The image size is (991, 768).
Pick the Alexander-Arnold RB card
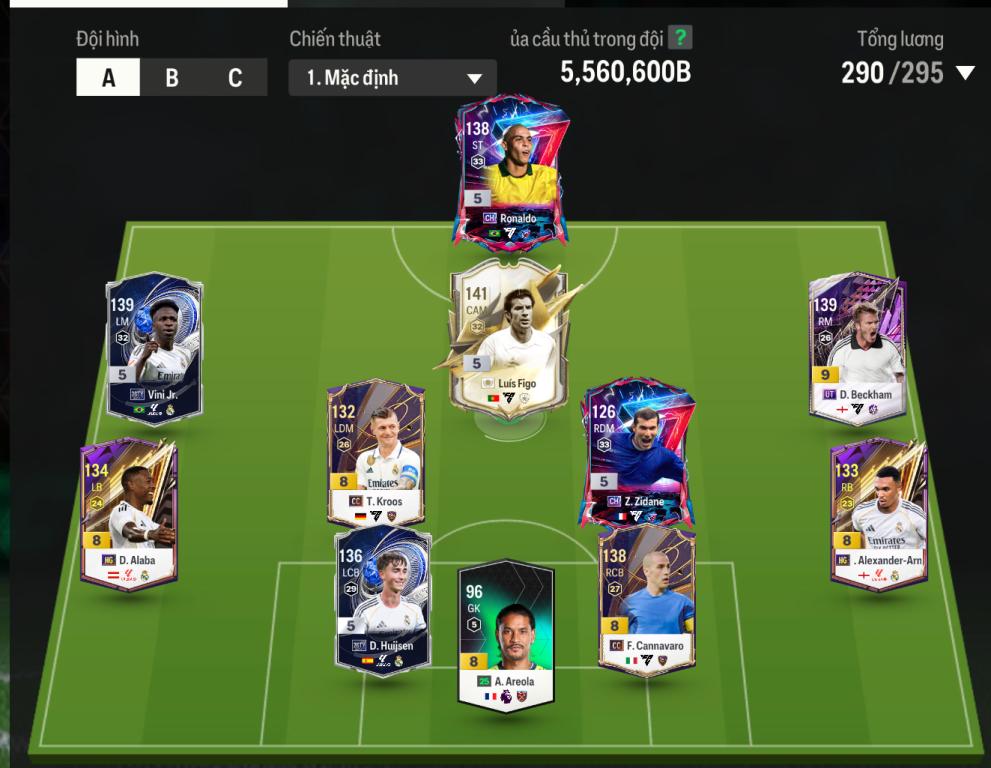coord(879,512)
